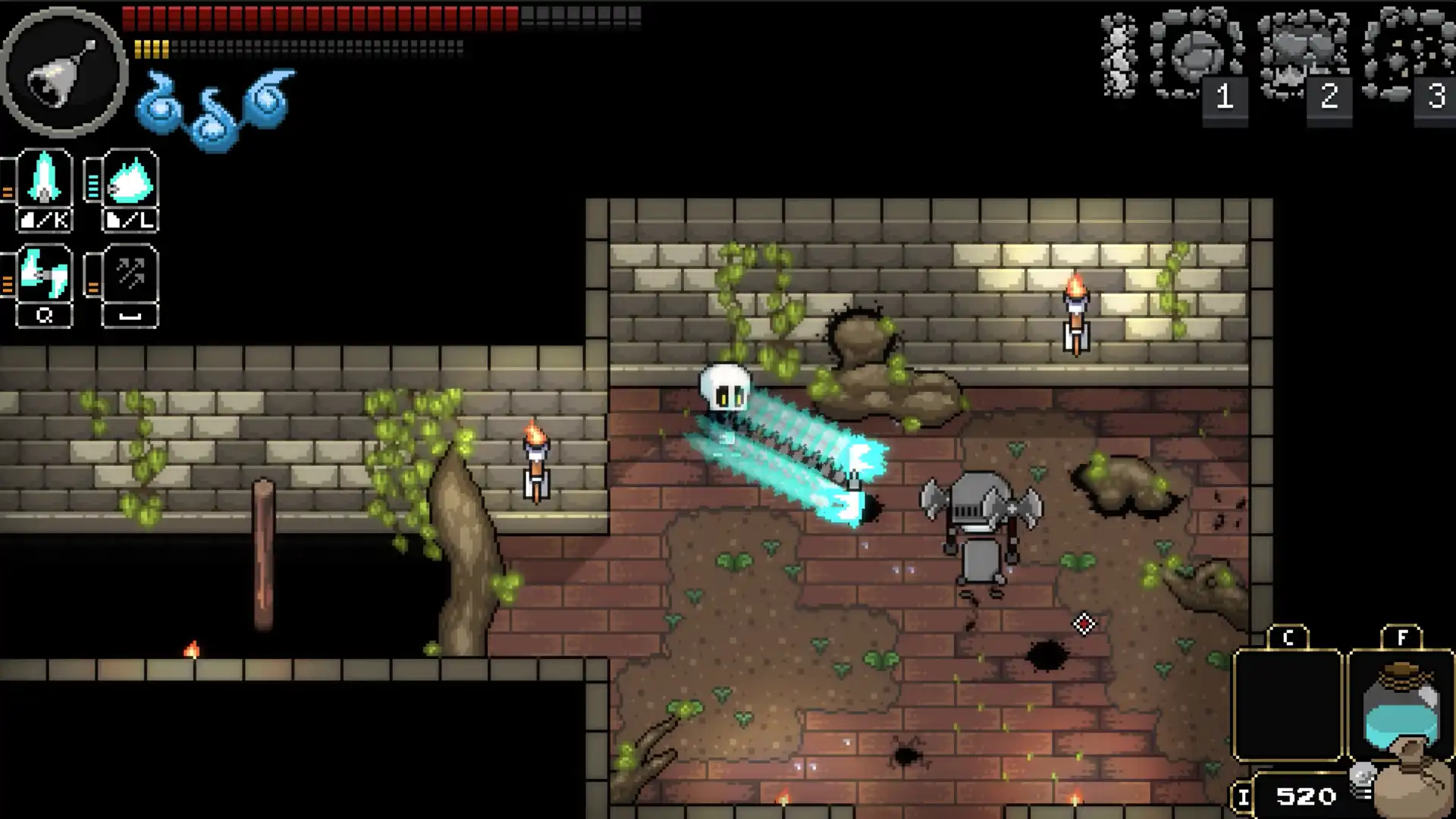Viewport: 1456px width, 819px height.
Task: Use the cyan ability bound to Q
Action: 44,275
